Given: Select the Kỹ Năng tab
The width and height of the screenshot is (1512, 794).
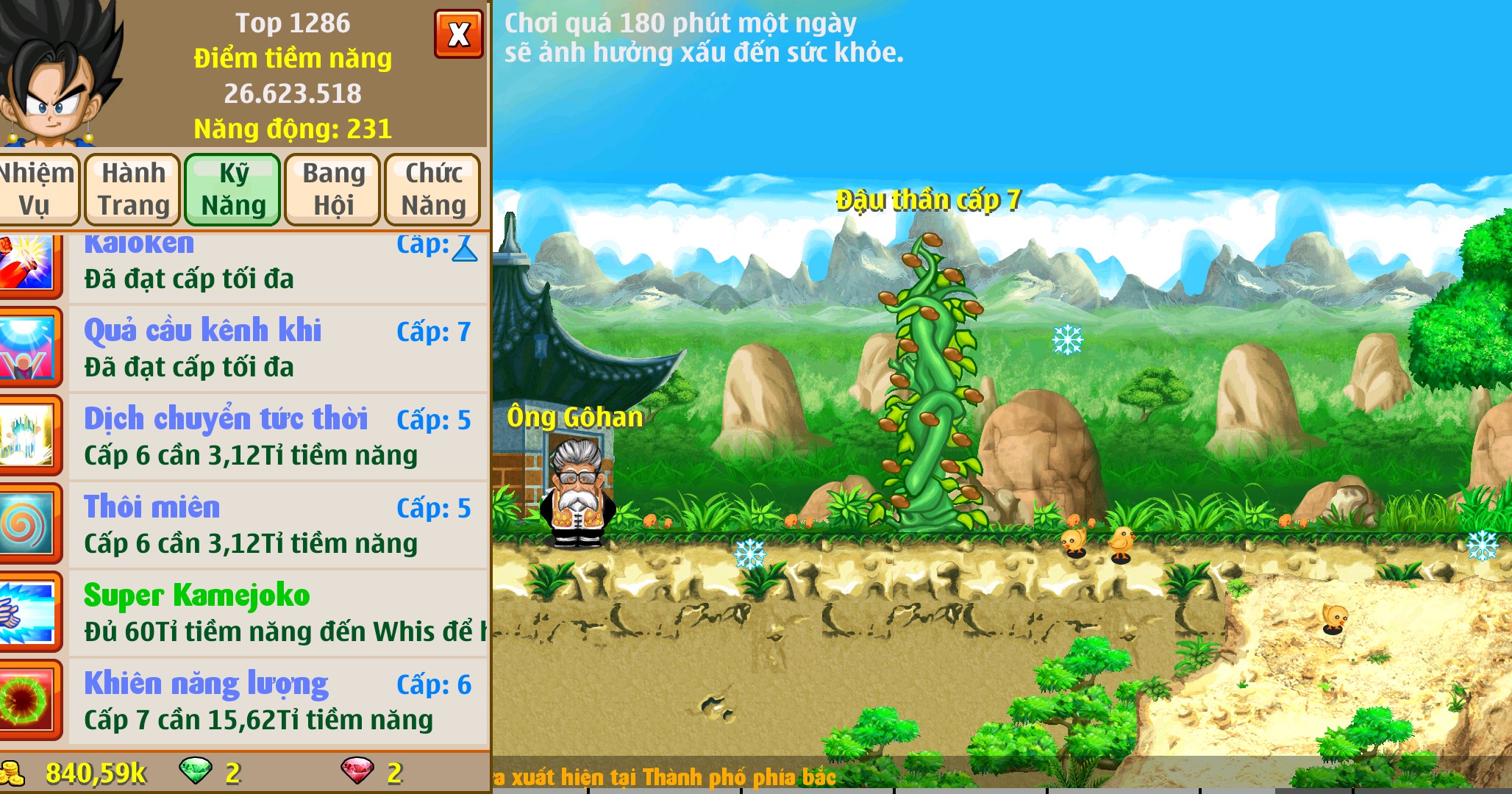Looking at the screenshot, I should pos(233,188).
